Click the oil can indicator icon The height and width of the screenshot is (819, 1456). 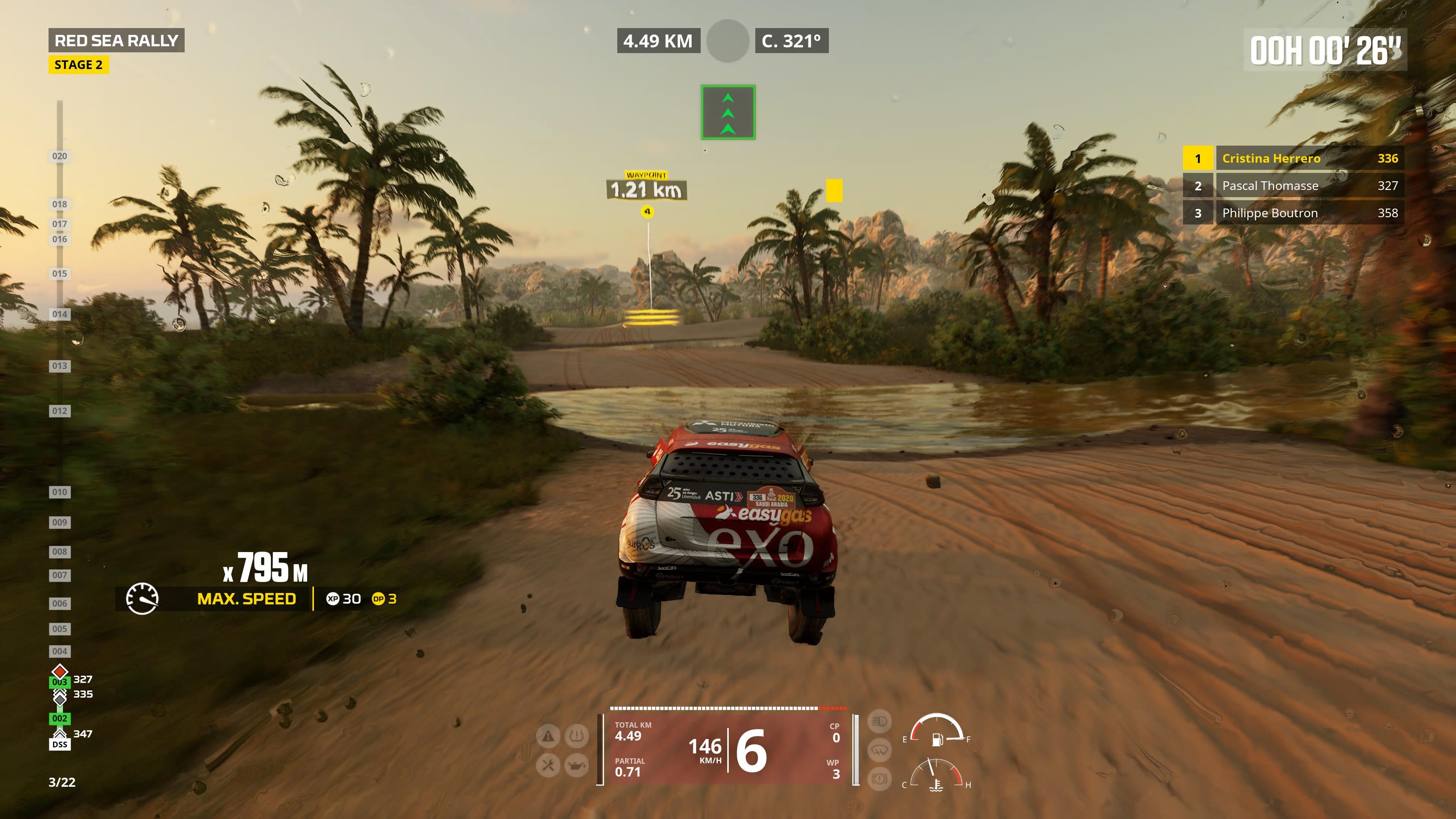click(x=576, y=765)
